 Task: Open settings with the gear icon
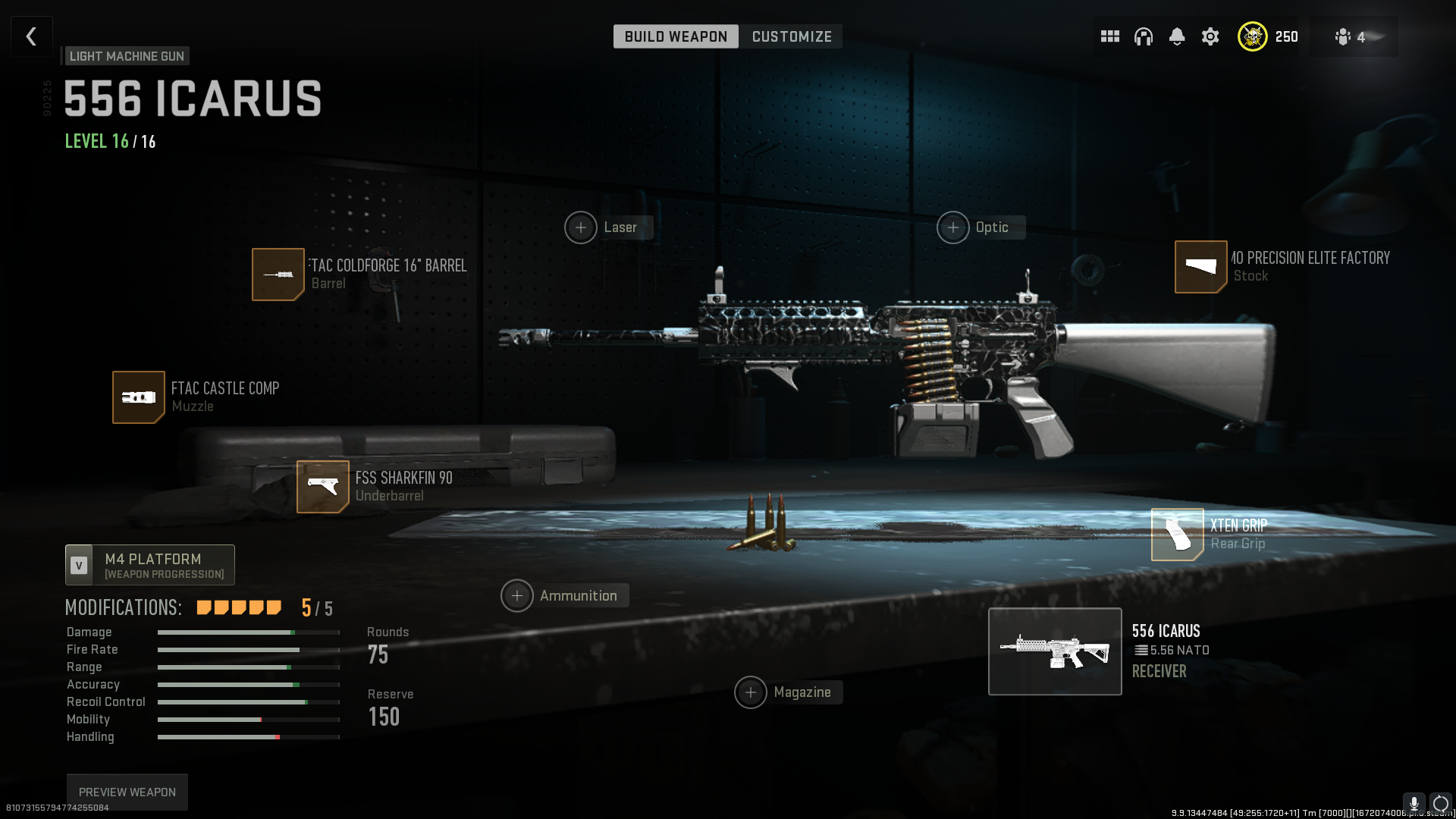[x=1210, y=36]
